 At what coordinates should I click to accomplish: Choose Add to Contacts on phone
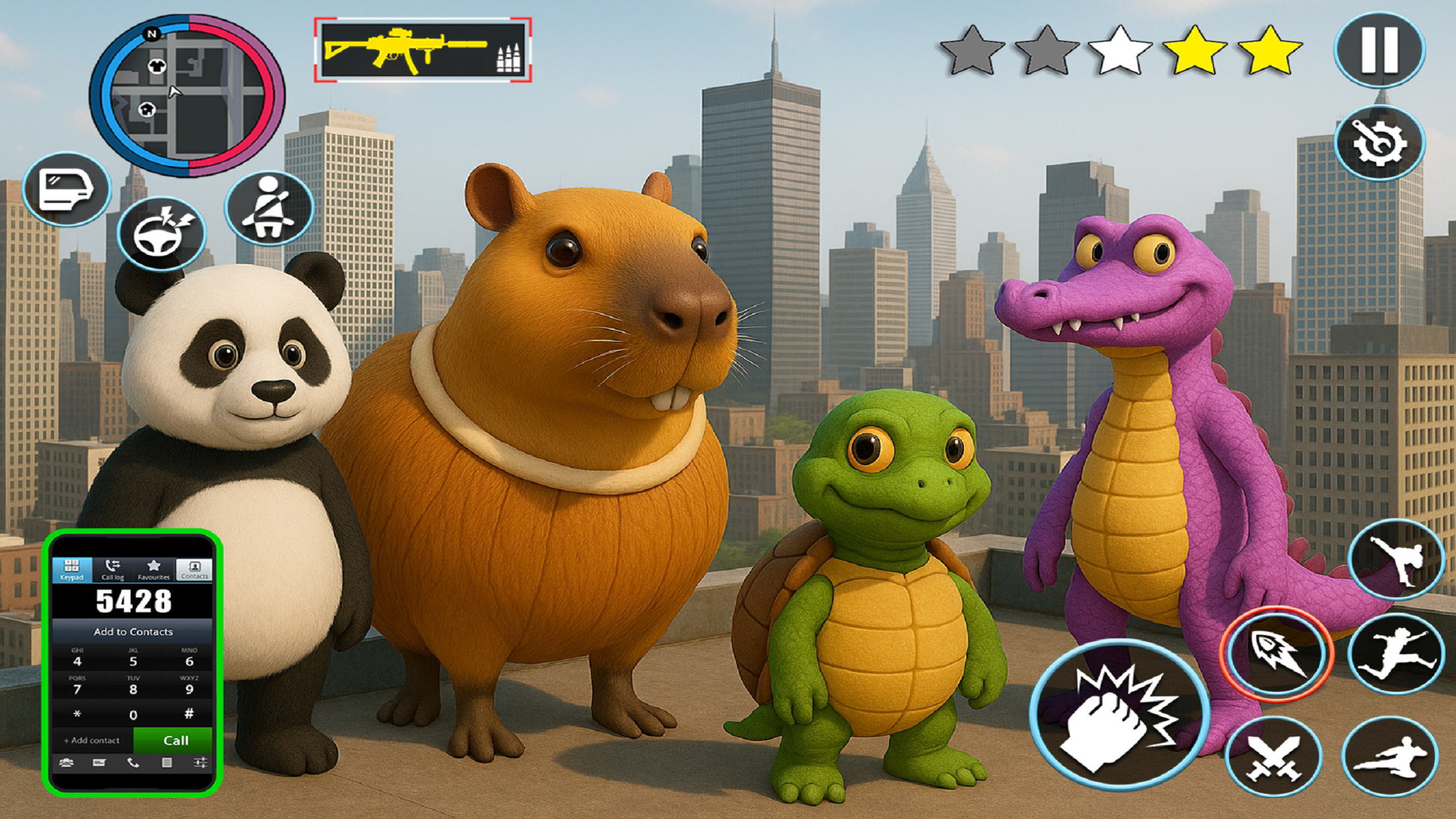click(x=133, y=632)
